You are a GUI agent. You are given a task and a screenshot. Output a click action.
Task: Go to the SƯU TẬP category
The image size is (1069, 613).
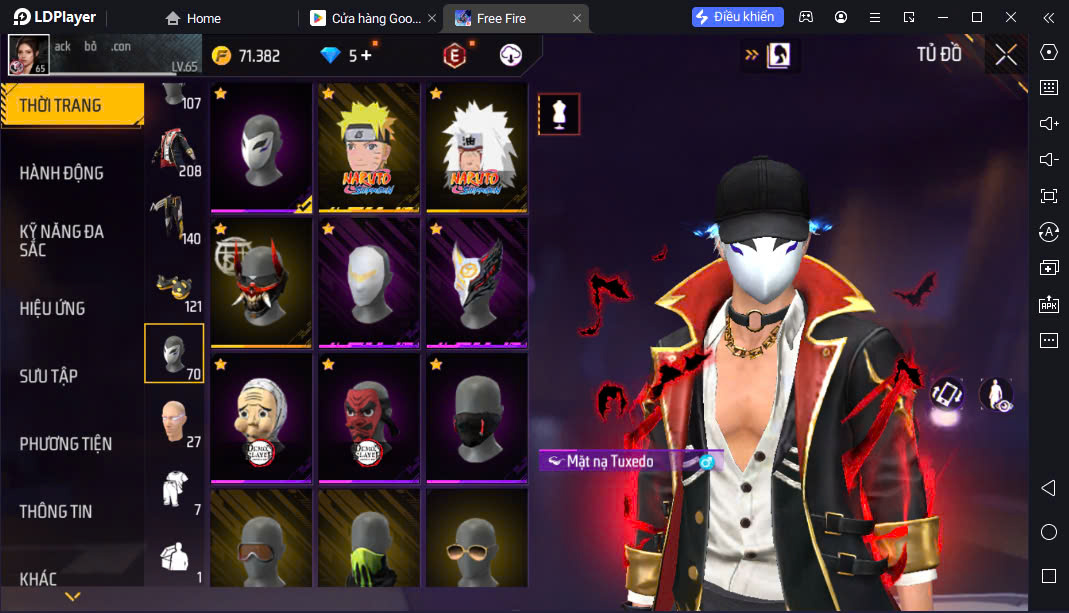(49, 376)
